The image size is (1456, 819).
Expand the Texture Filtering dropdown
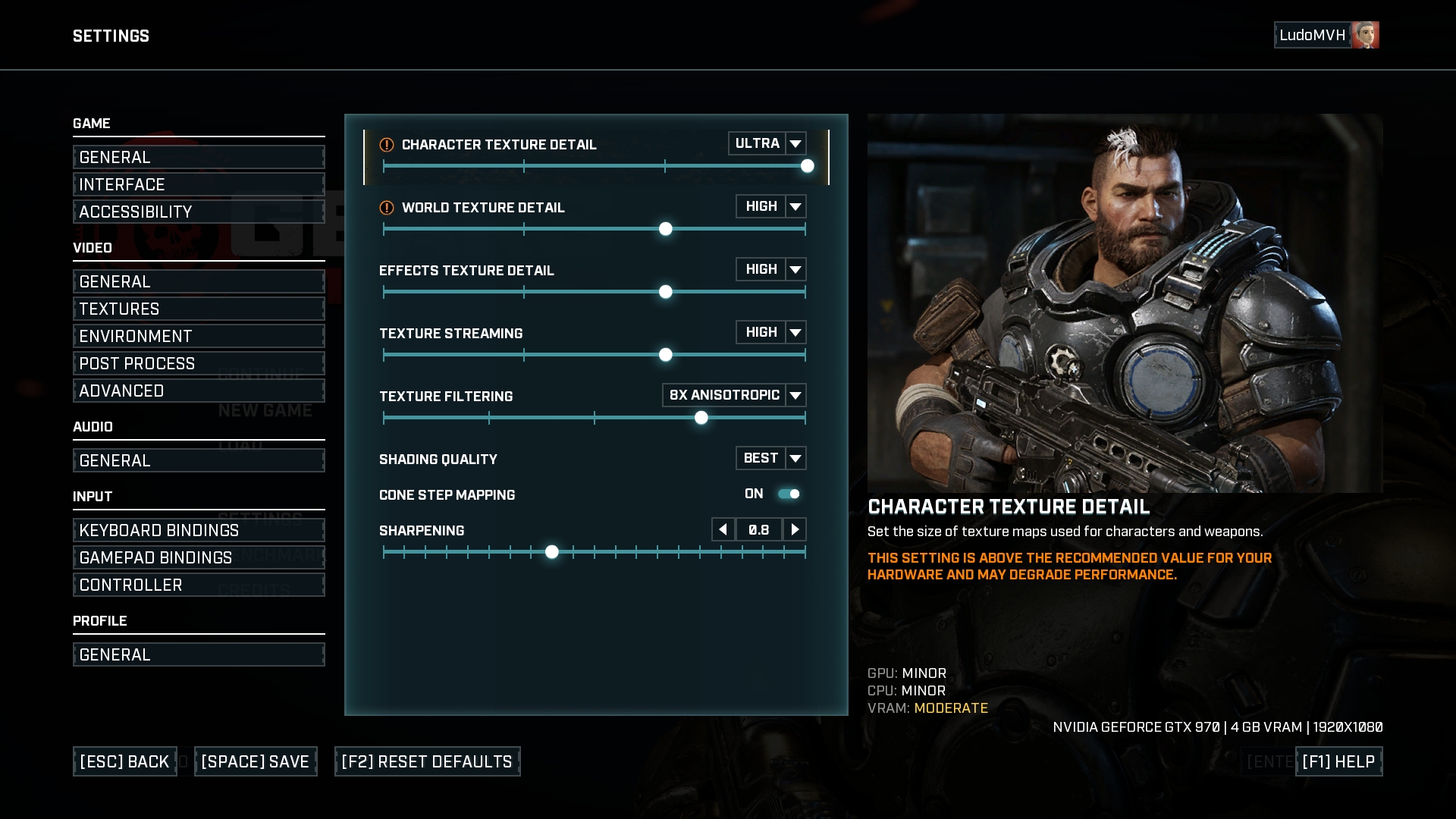click(795, 395)
